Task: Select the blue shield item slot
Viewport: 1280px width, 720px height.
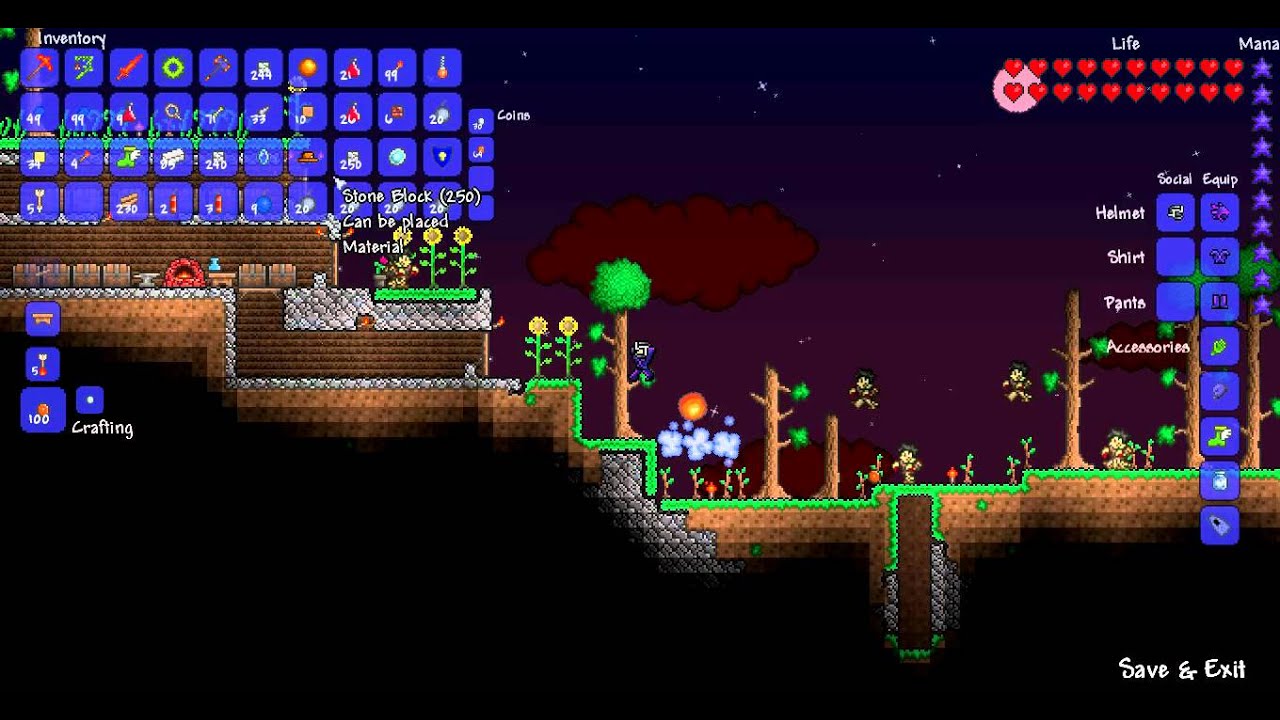Action: point(442,158)
